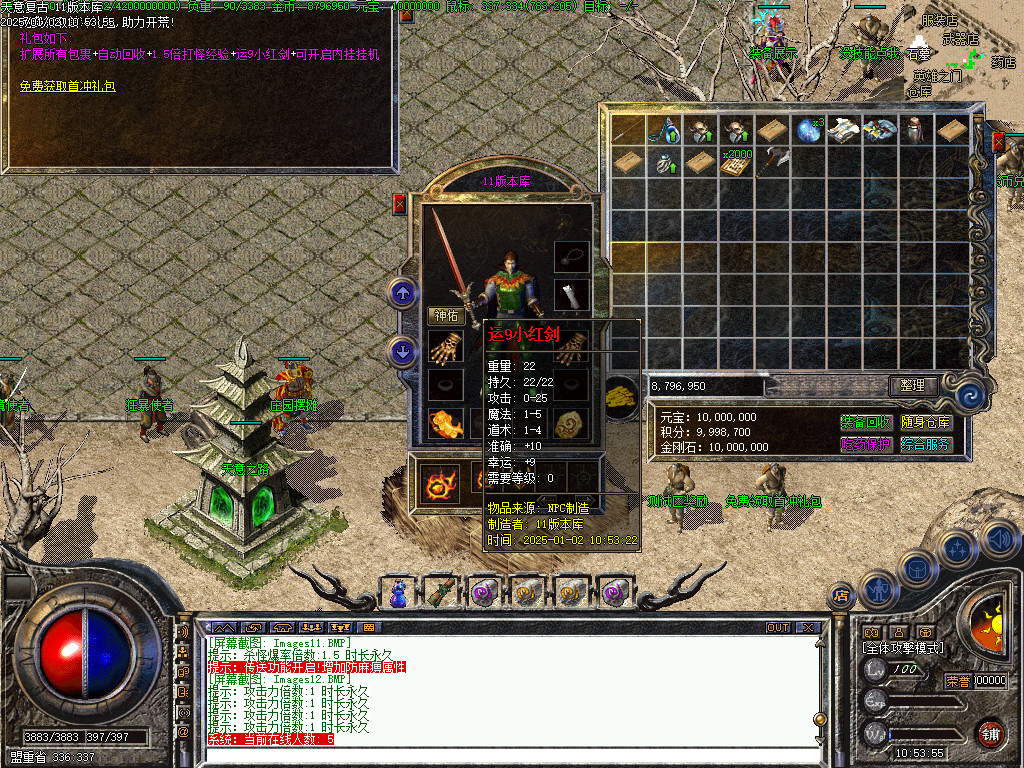Viewport: 1024px width, 768px height.
Task: Open 装备回收 equipment recycling
Action: pyautogui.click(x=866, y=423)
